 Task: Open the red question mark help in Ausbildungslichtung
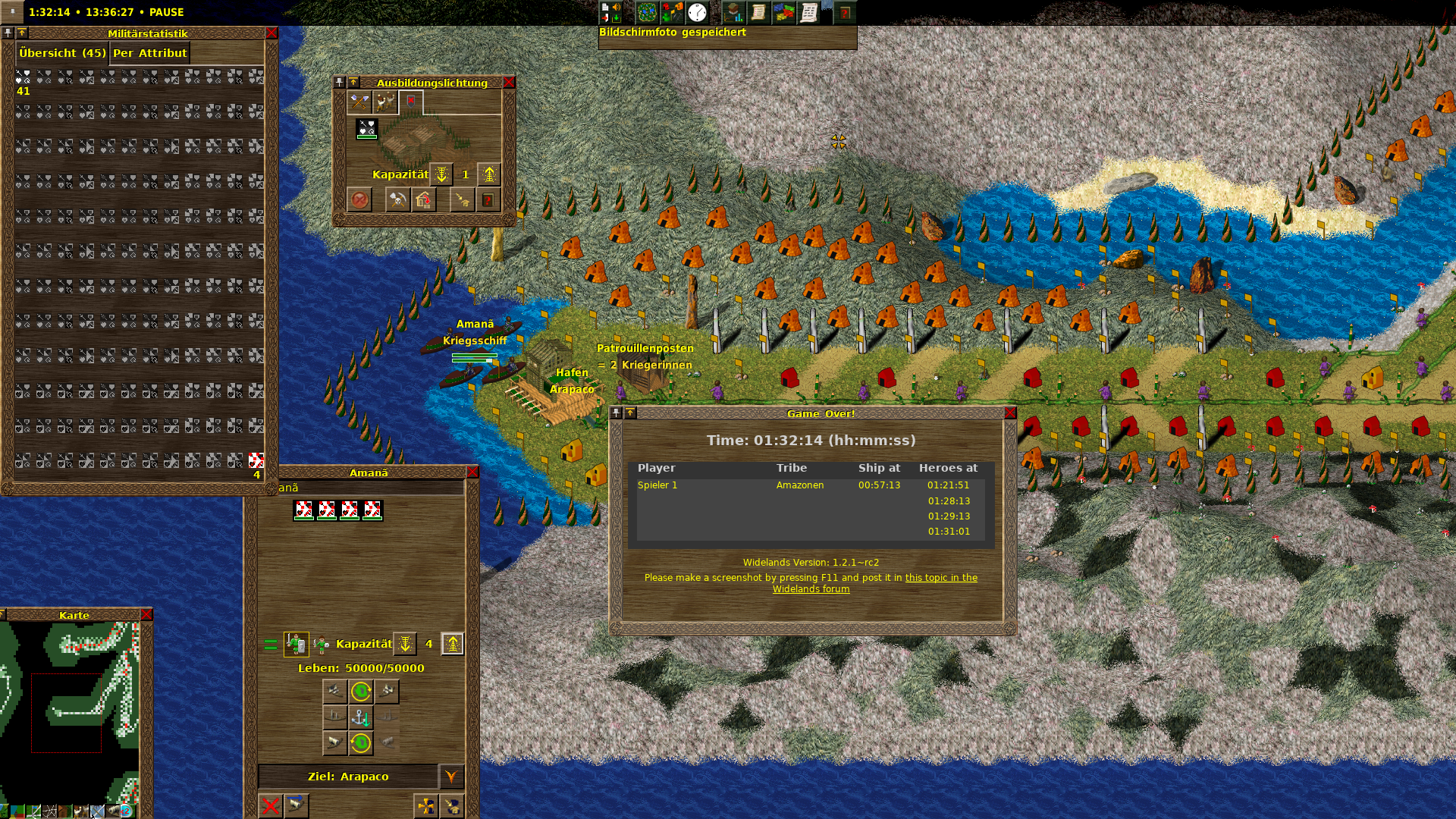tap(488, 200)
